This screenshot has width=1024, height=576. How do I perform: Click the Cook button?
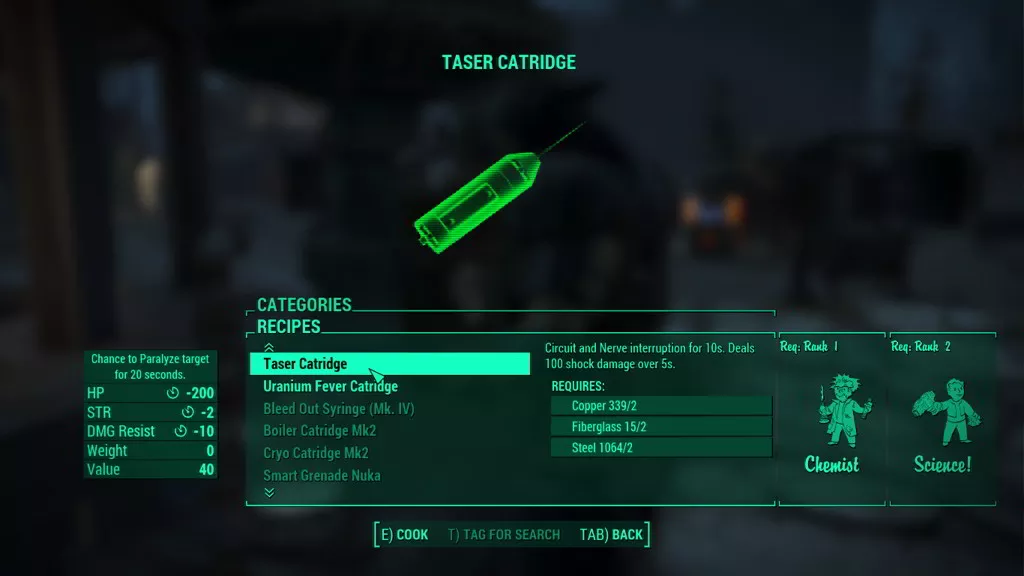click(404, 534)
